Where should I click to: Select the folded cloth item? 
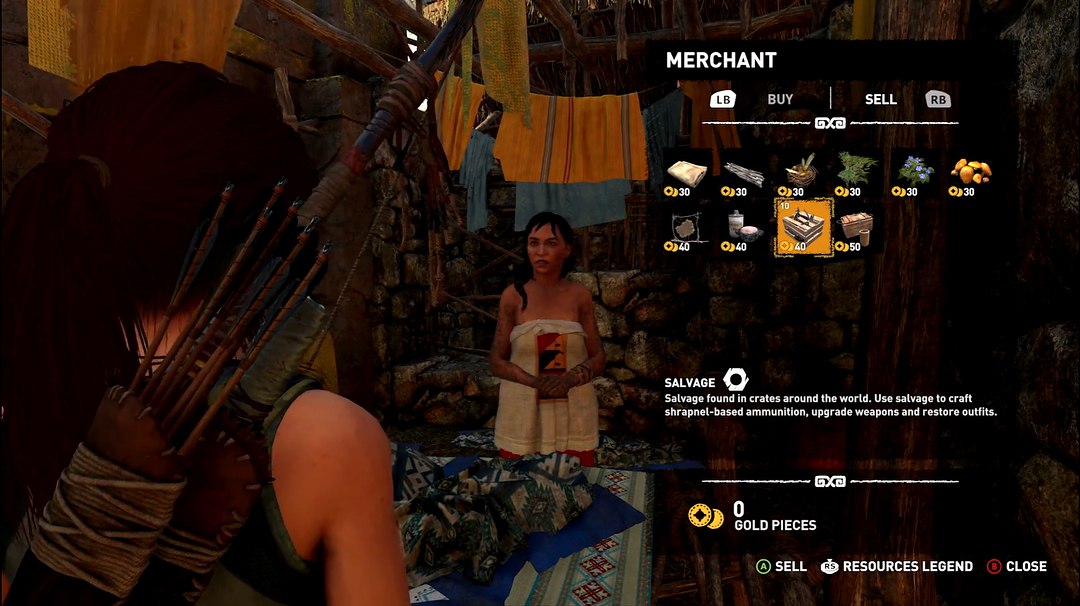(686, 173)
